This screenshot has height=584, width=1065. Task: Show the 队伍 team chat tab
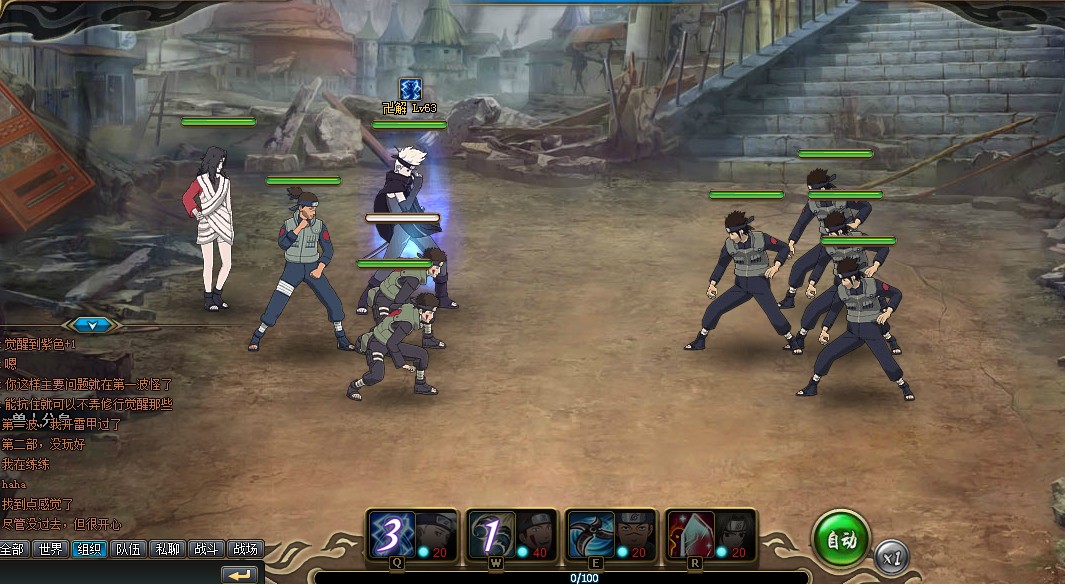(x=127, y=549)
